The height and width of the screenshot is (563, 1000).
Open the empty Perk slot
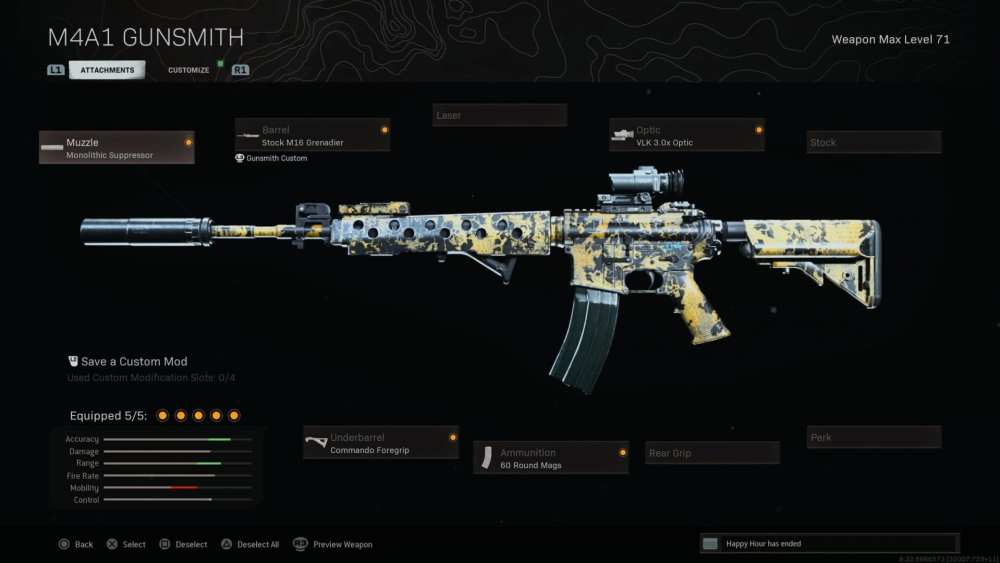point(874,438)
